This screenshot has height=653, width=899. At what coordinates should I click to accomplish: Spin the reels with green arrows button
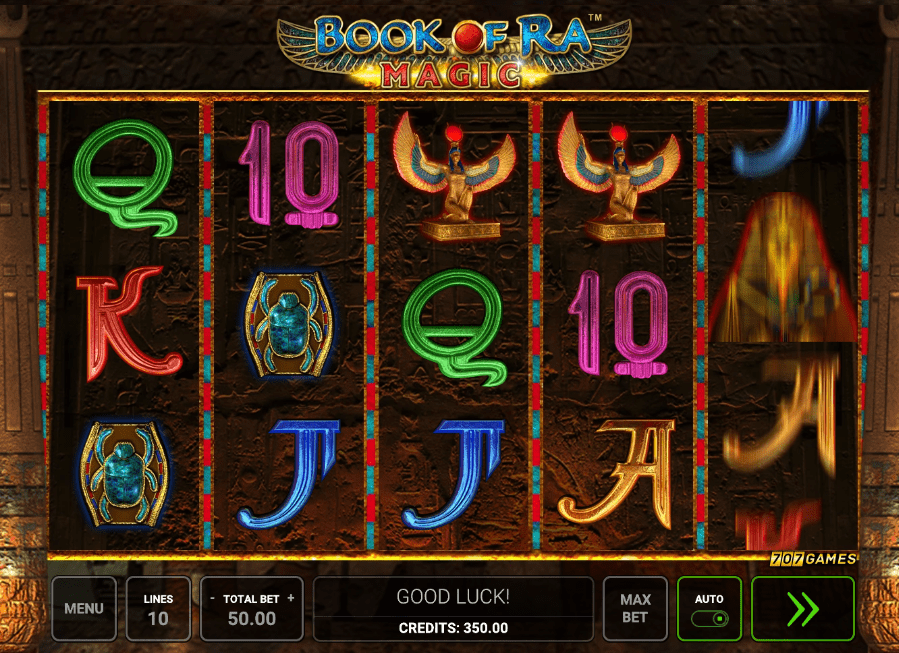point(803,608)
